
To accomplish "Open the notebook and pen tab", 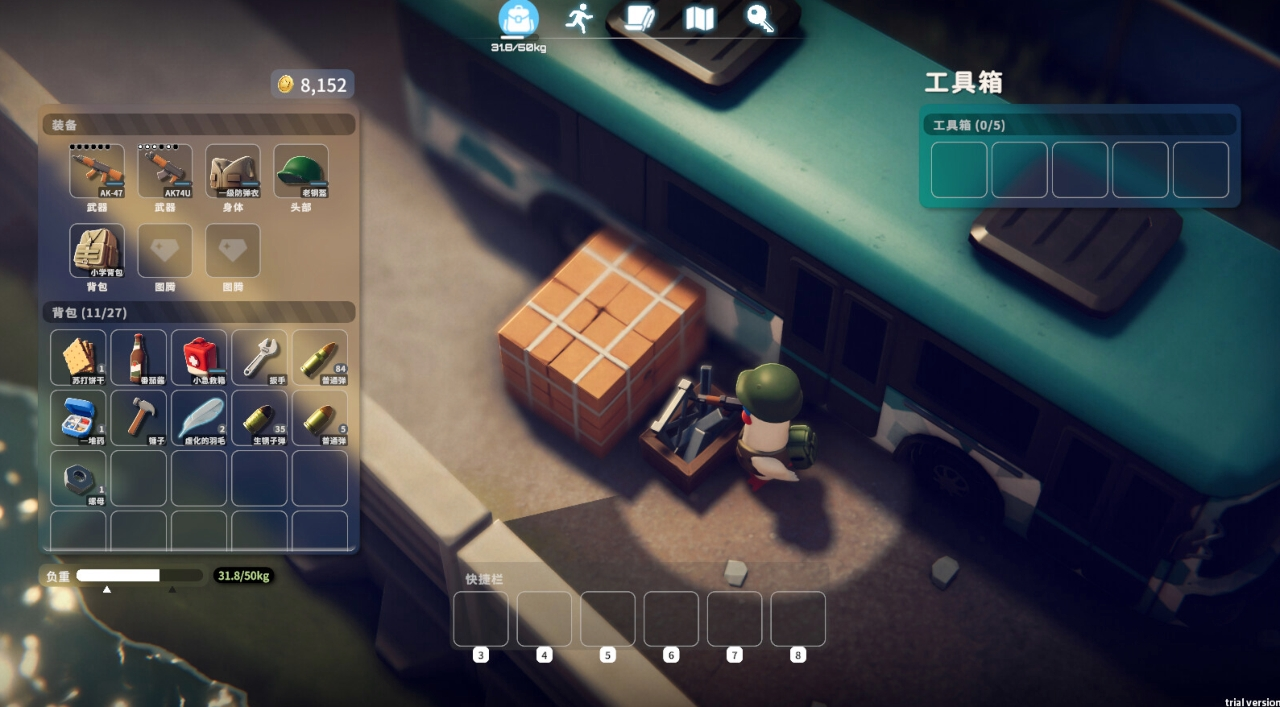I will [639, 18].
